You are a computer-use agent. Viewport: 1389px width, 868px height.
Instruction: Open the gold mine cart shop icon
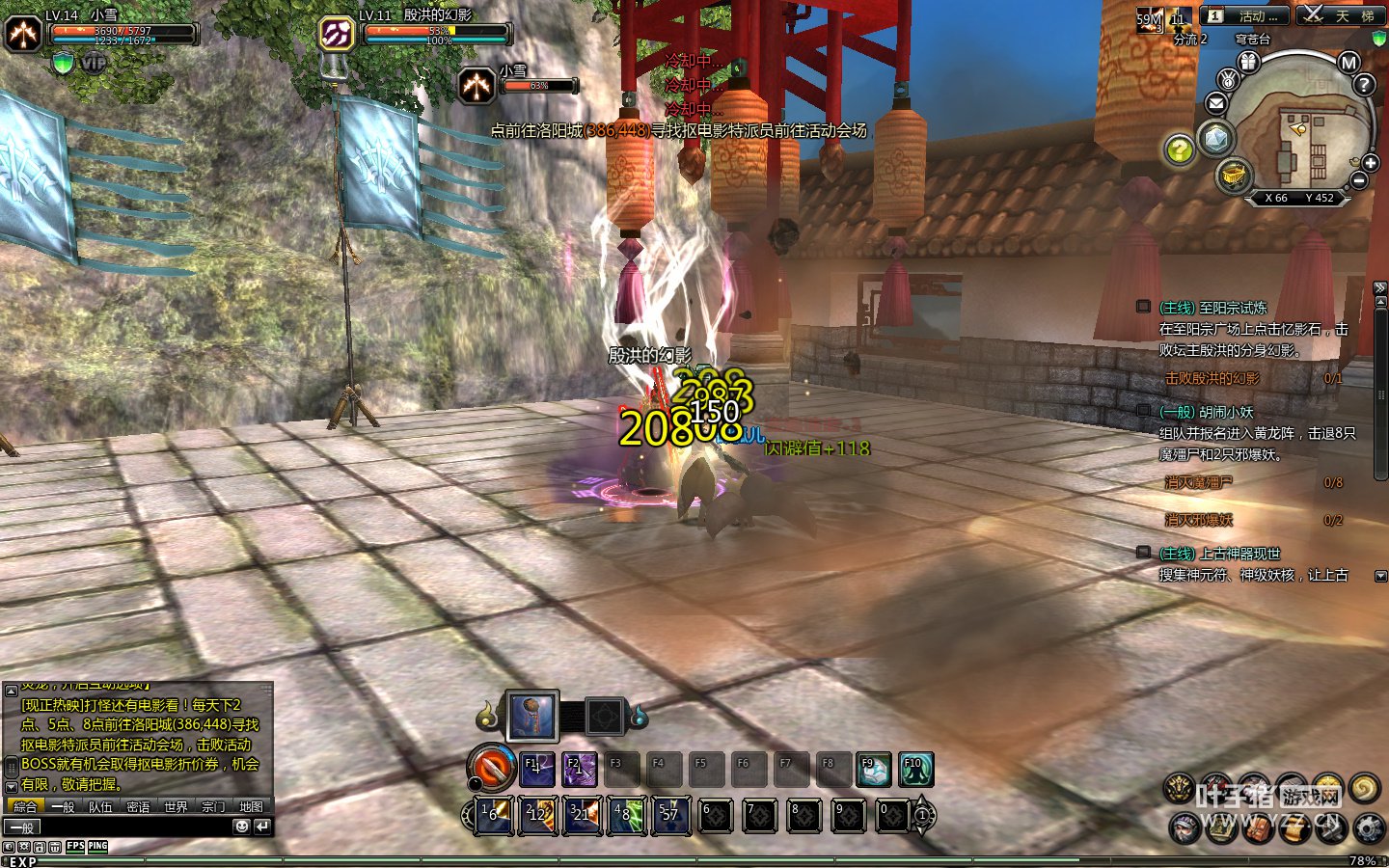pyautogui.click(x=1234, y=176)
